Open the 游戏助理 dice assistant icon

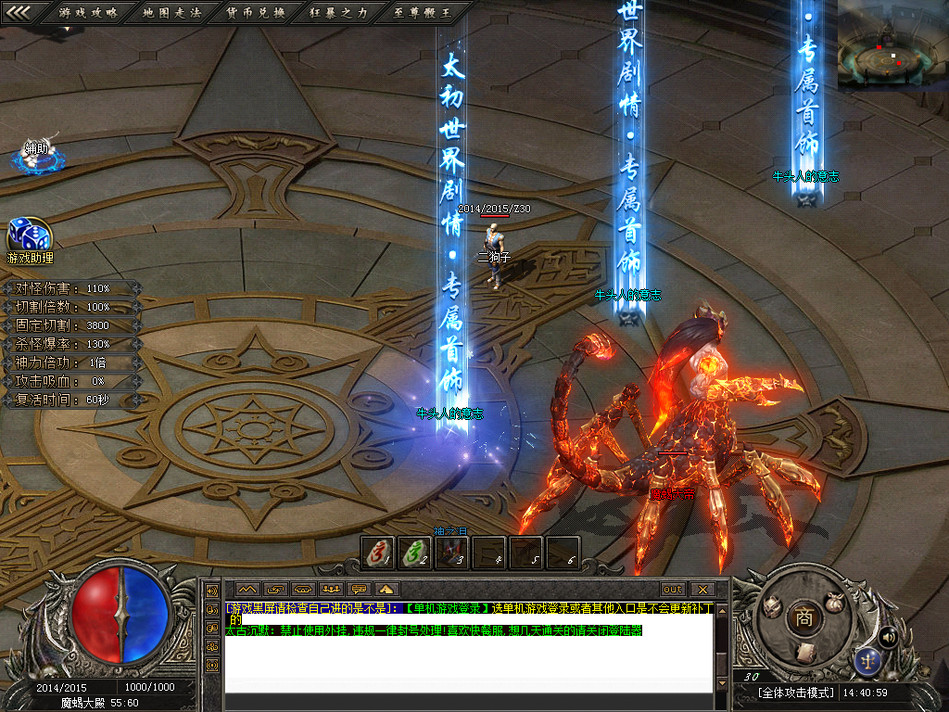pyautogui.click(x=29, y=238)
